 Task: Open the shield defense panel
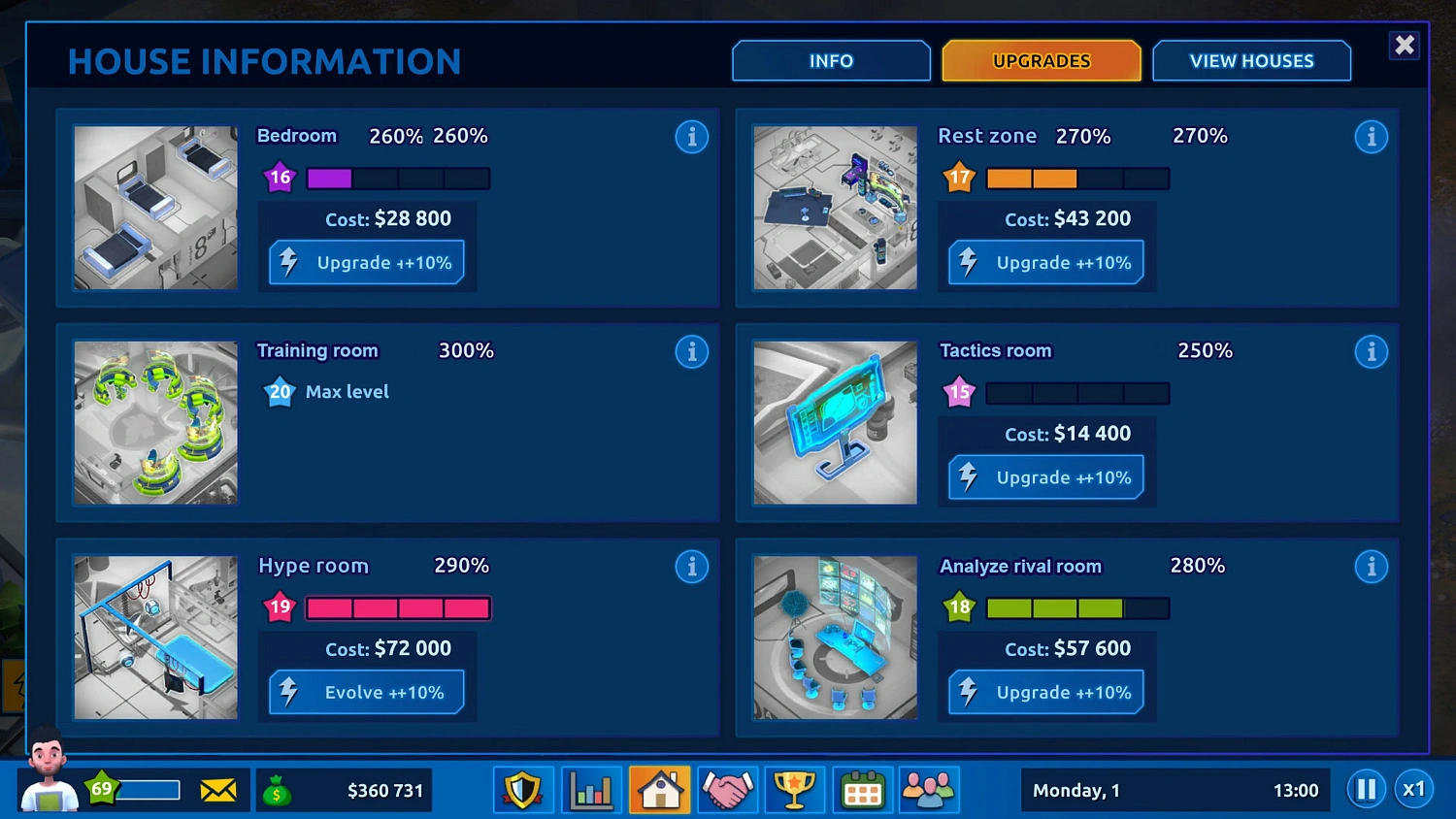tap(523, 789)
